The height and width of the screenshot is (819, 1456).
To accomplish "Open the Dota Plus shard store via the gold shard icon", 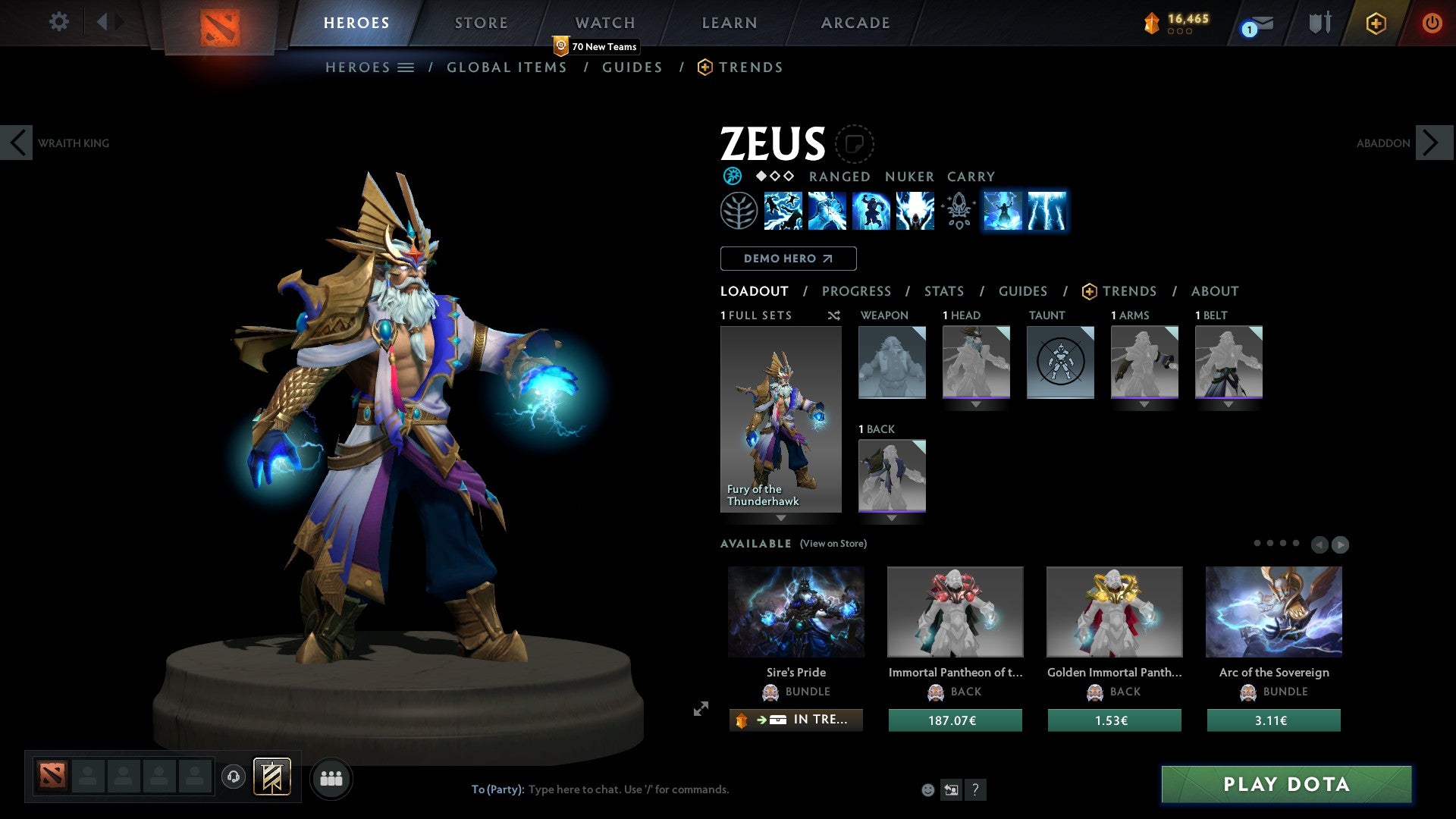I will pyautogui.click(x=1151, y=22).
